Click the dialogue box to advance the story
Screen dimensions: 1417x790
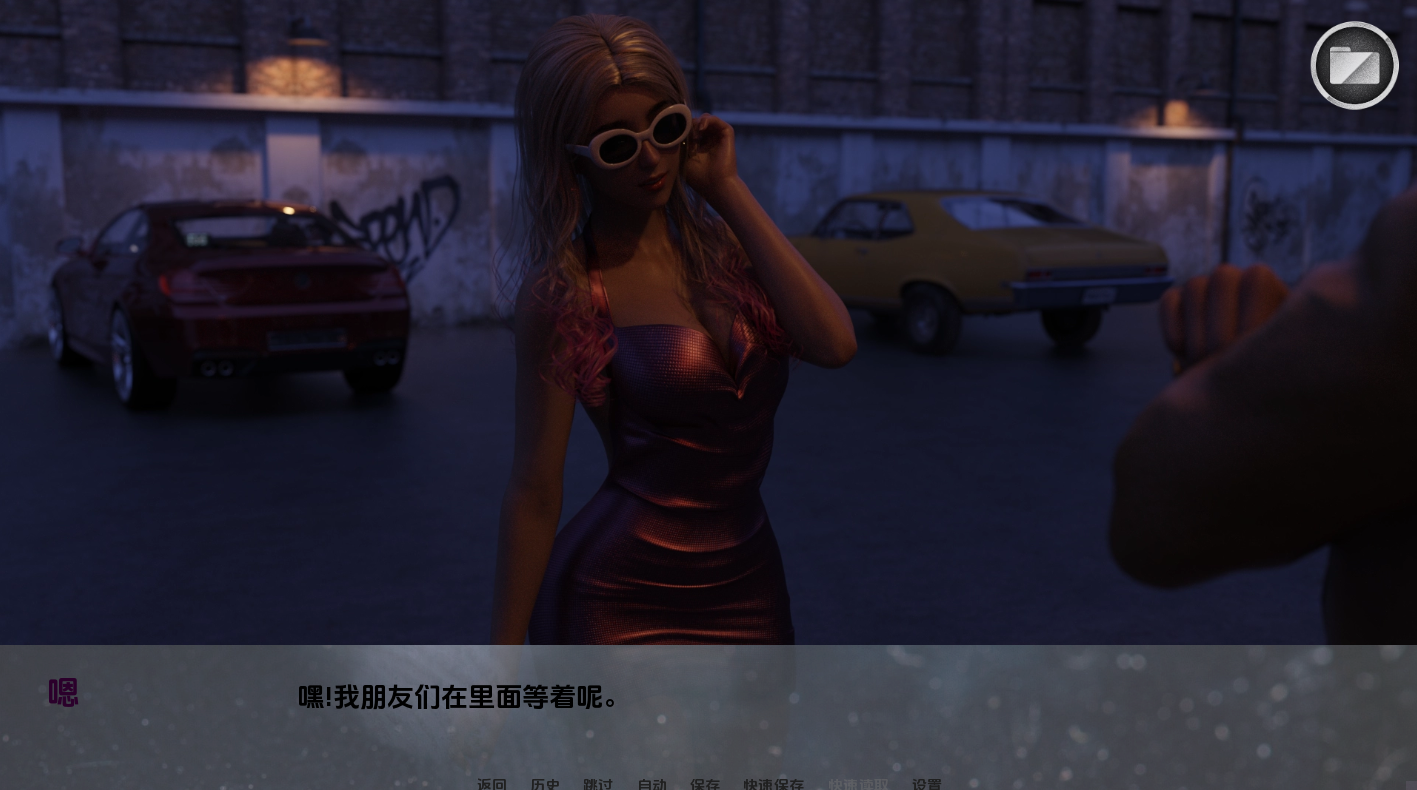pyautogui.click(x=700, y=700)
